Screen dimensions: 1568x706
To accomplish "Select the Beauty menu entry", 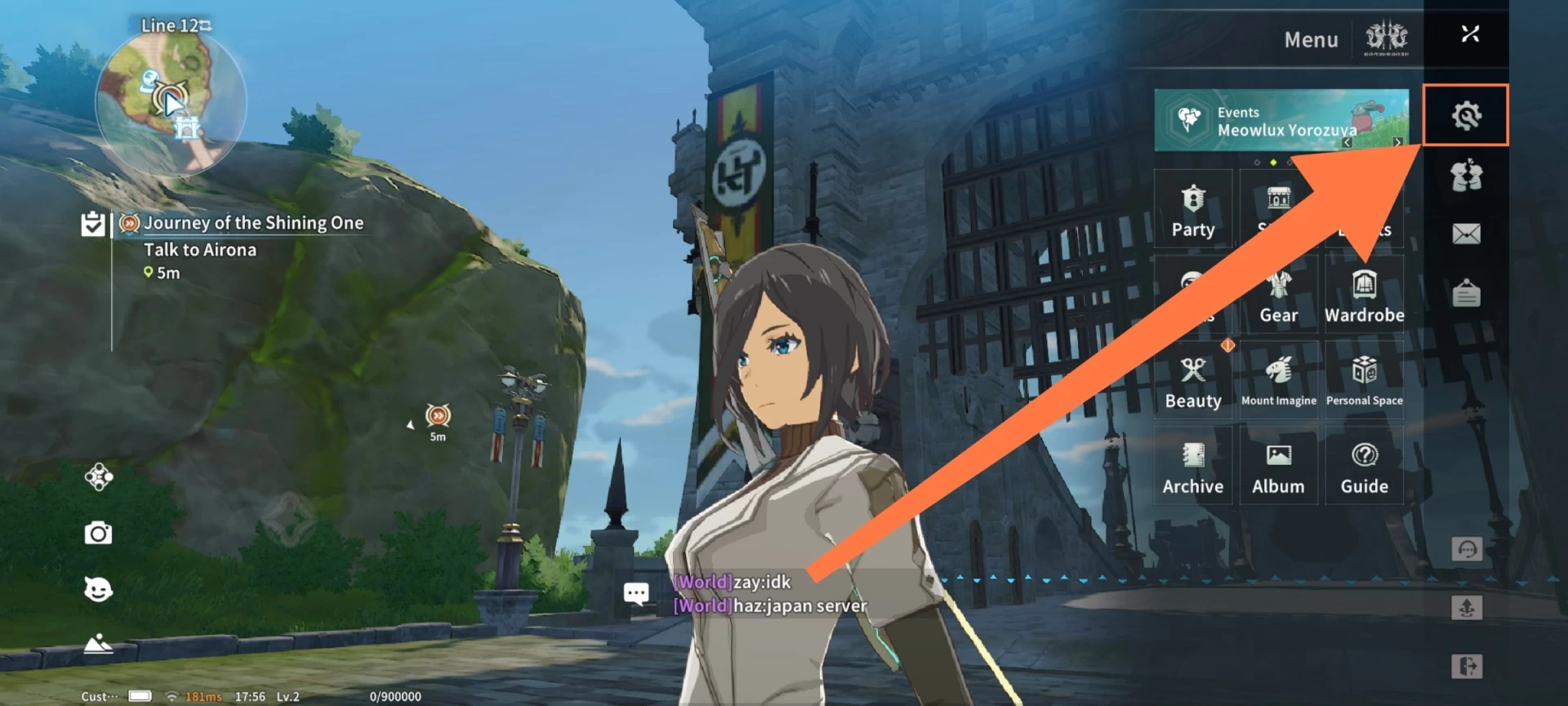I will (1193, 382).
